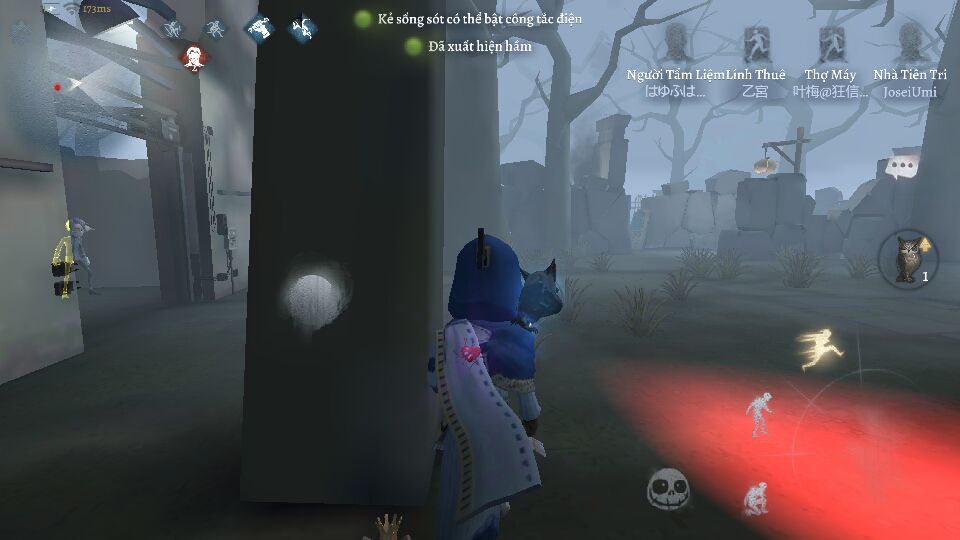
Task: Select the Lính Thuê teammate portrait
Action: point(755,45)
